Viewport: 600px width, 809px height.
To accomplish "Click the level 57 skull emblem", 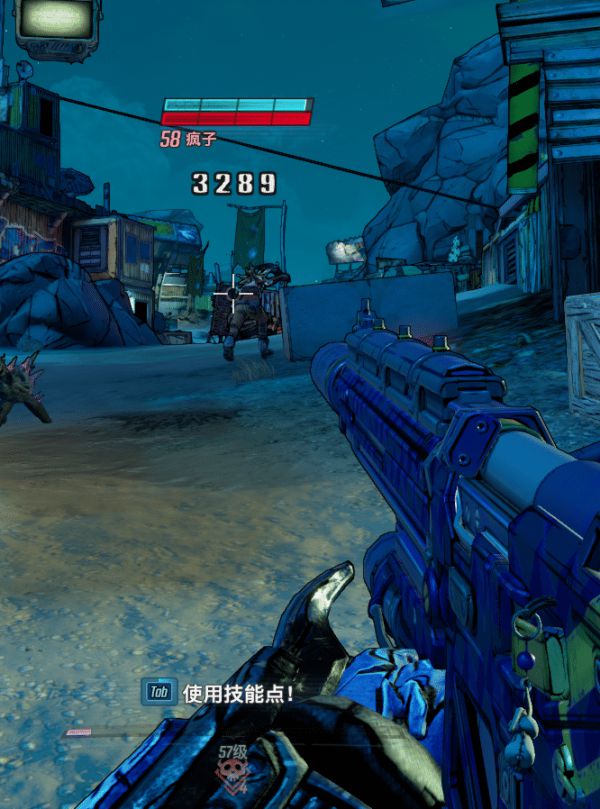I will (233, 770).
